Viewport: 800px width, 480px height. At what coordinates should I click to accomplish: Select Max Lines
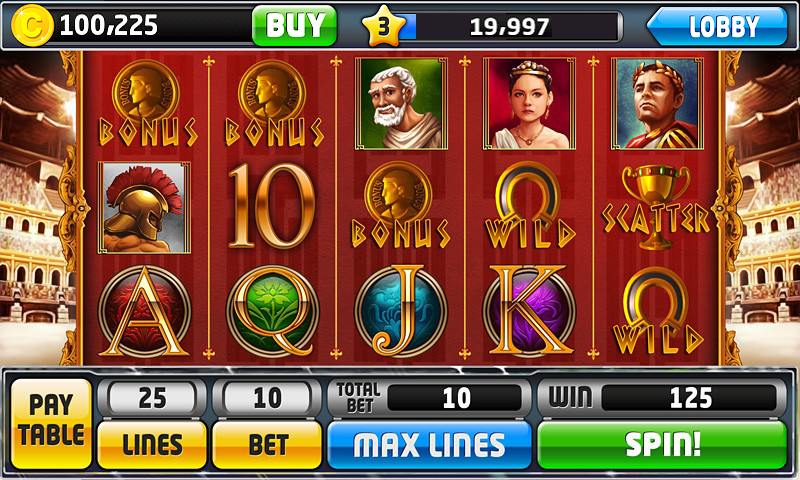coord(429,444)
